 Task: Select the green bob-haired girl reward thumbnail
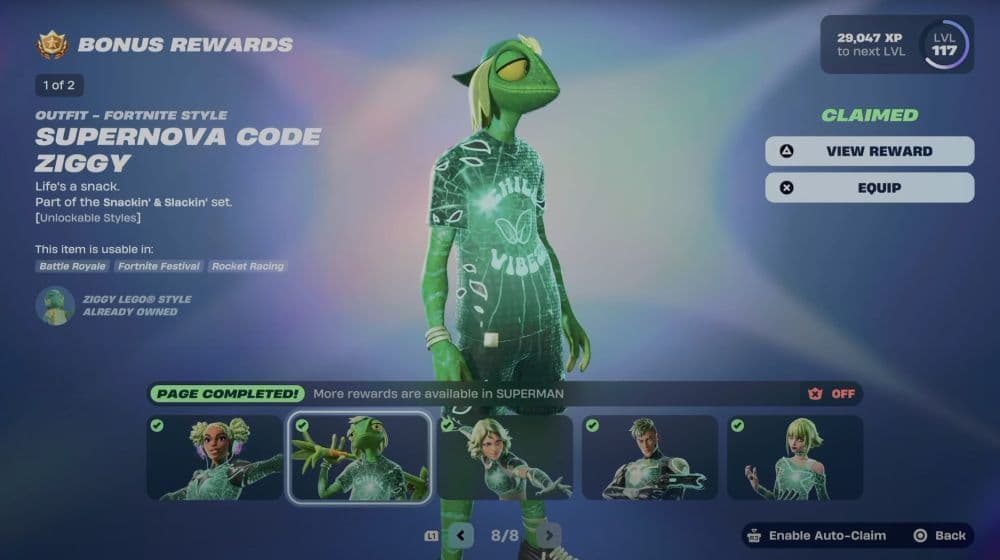click(795, 458)
